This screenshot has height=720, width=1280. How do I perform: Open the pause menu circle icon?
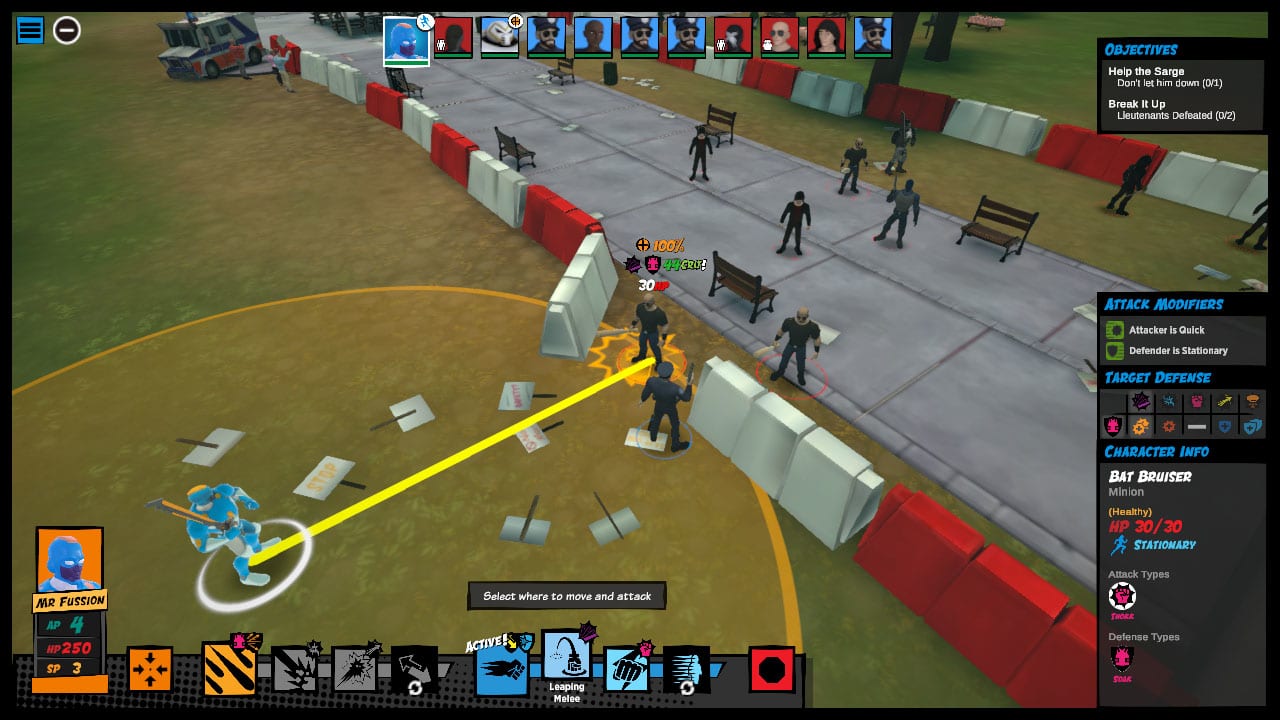tap(65, 30)
